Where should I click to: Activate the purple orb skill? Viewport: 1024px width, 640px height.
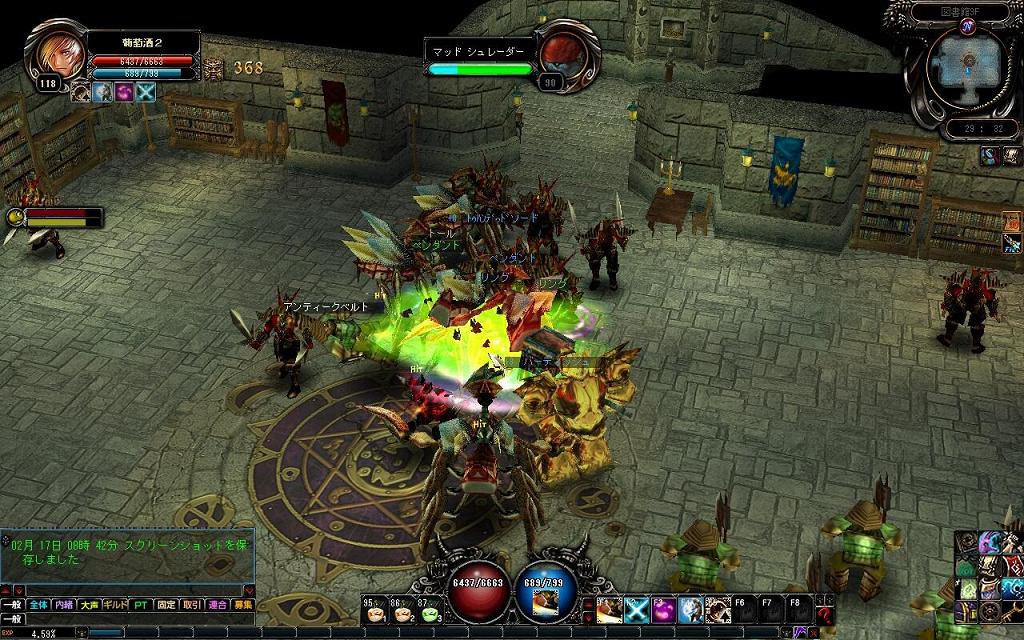[x=664, y=609]
